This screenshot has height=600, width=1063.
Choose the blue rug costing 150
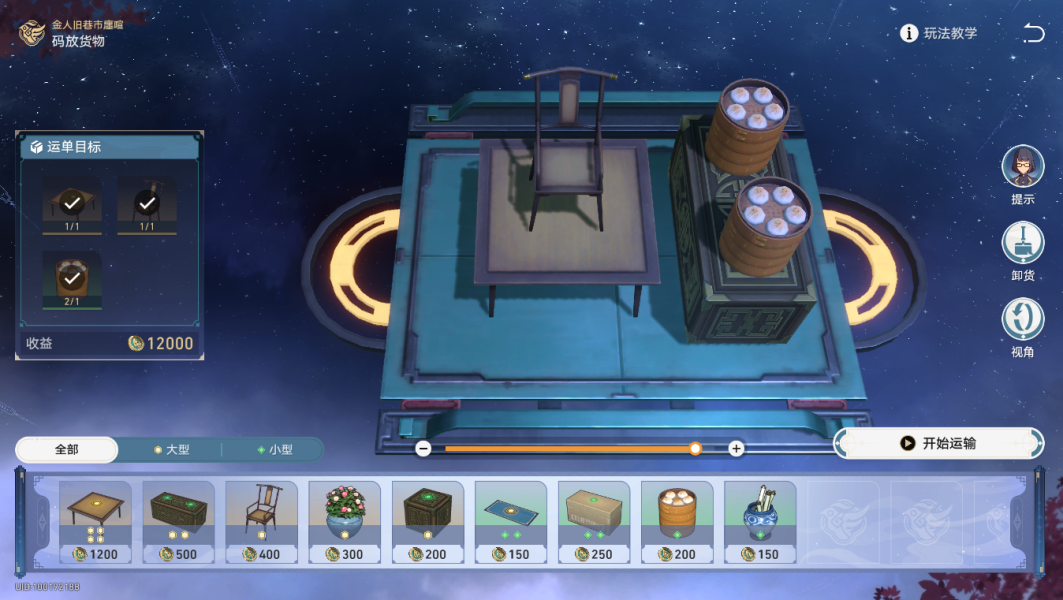coord(510,521)
